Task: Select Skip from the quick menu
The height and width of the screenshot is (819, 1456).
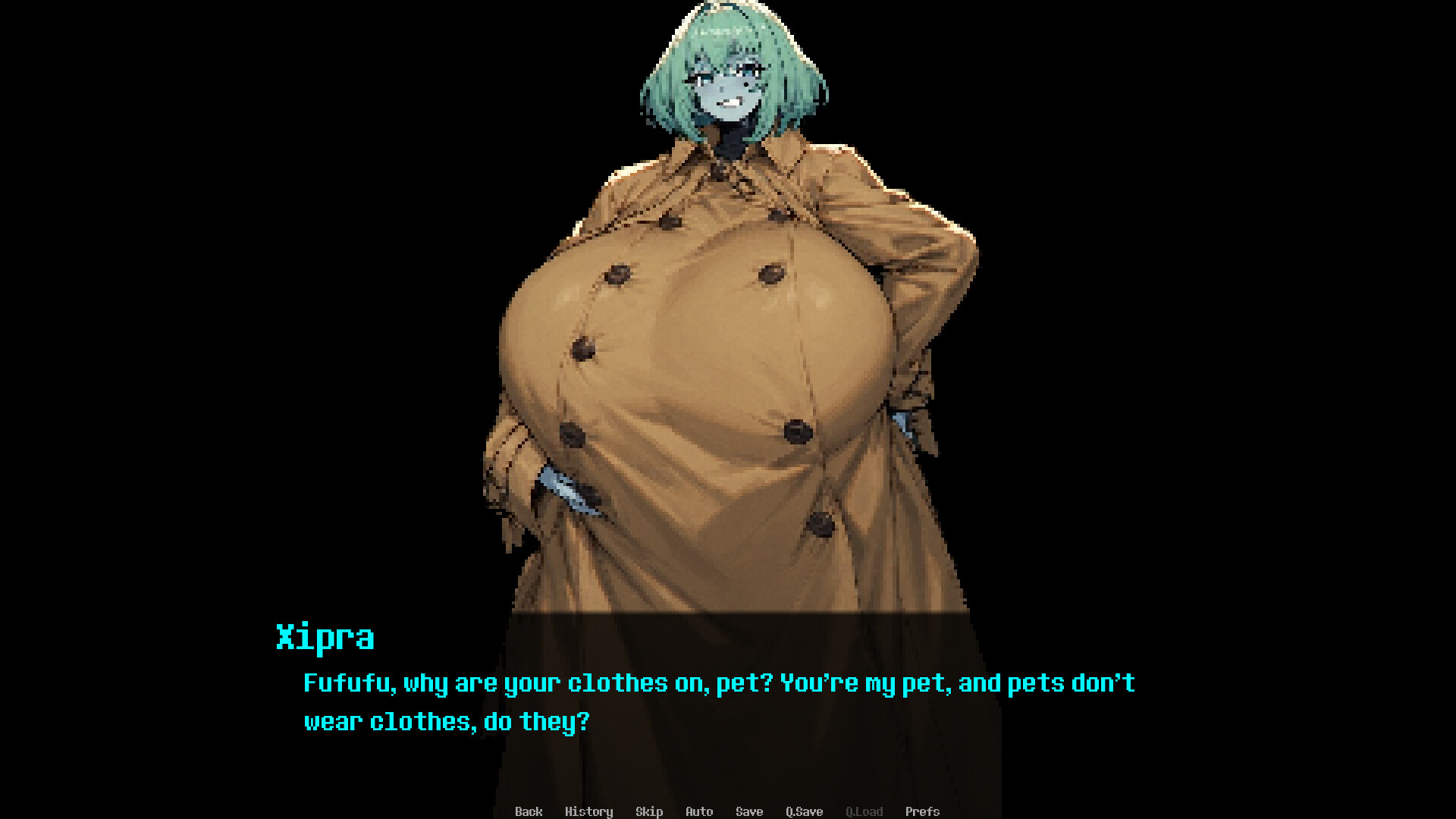Action: pos(649,811)
